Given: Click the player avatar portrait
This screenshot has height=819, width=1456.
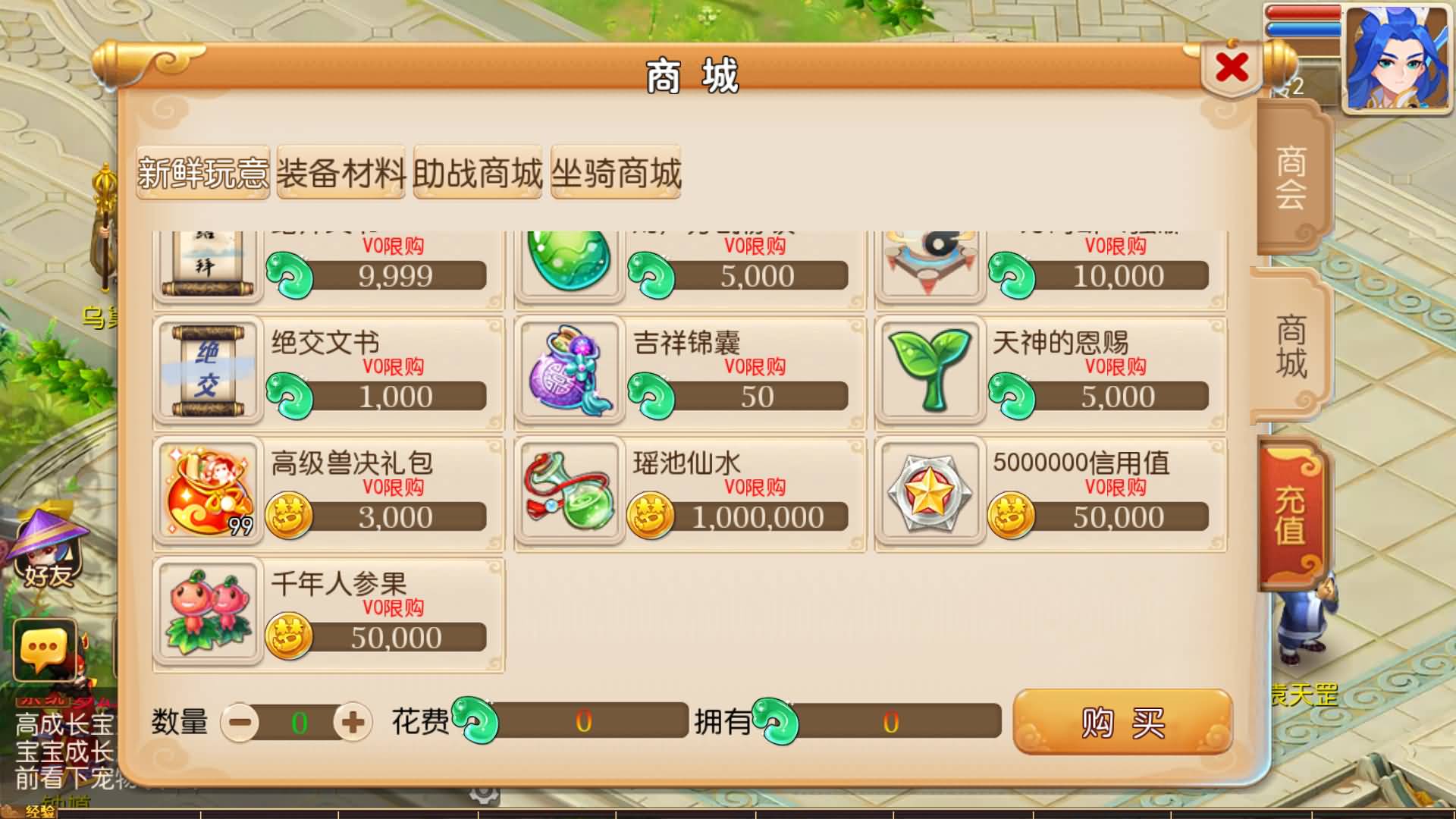Looking at the screenshot, I should pyautogui.click(x=1398, y=57).
